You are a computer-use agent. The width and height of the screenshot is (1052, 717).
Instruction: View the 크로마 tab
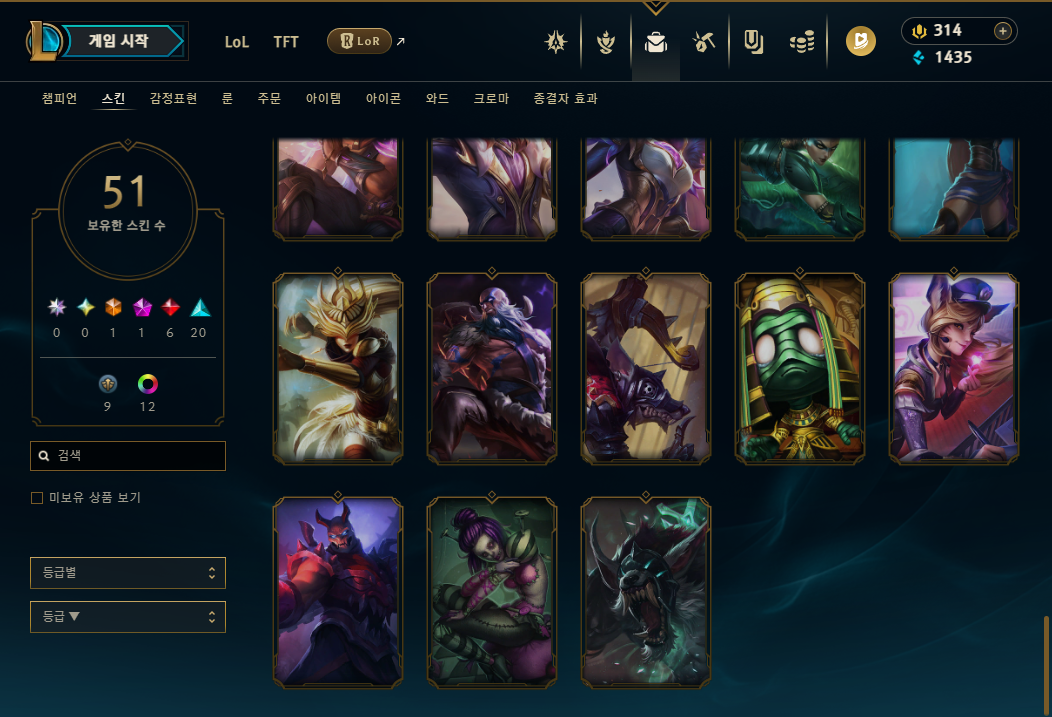point(491,99)
